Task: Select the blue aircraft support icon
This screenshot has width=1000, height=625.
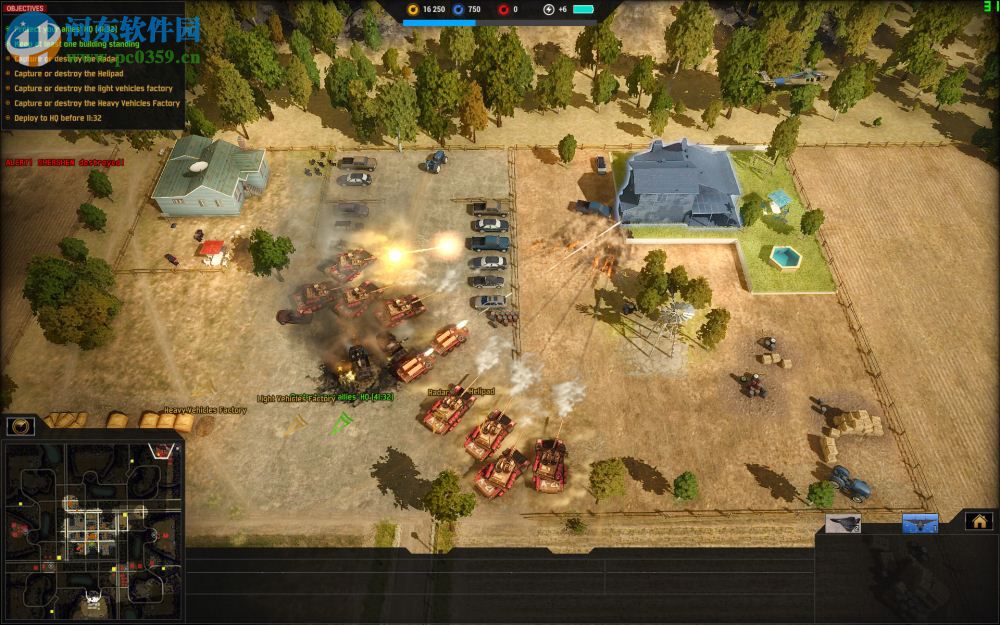Action: coord(920,523)
